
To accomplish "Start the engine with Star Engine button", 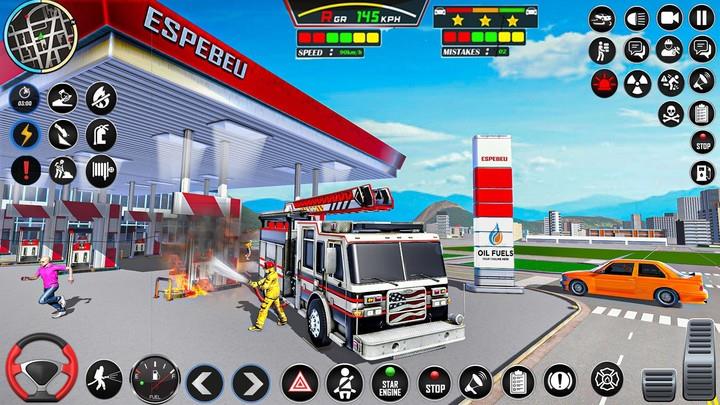I will click(390, 382).
